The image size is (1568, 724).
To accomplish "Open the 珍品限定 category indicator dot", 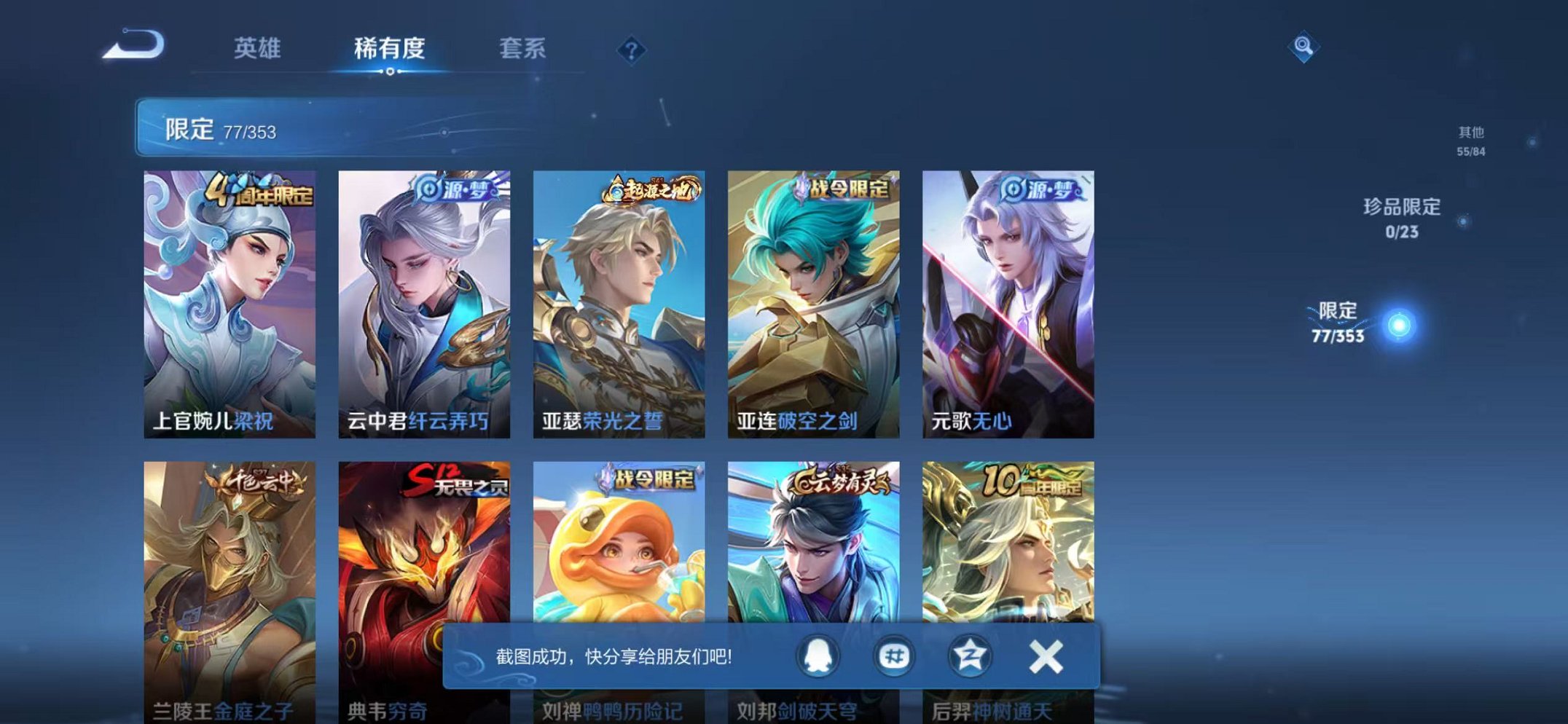I will click(x=1462, y=221).
